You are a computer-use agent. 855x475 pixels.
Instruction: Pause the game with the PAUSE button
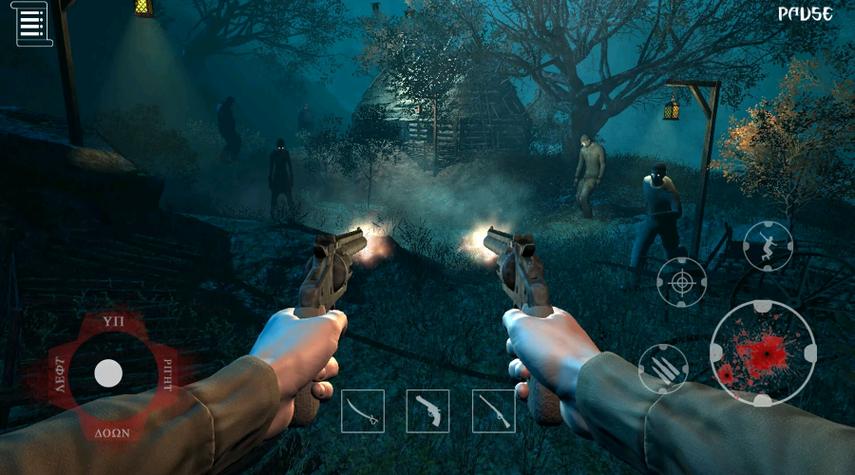(805, 15)
